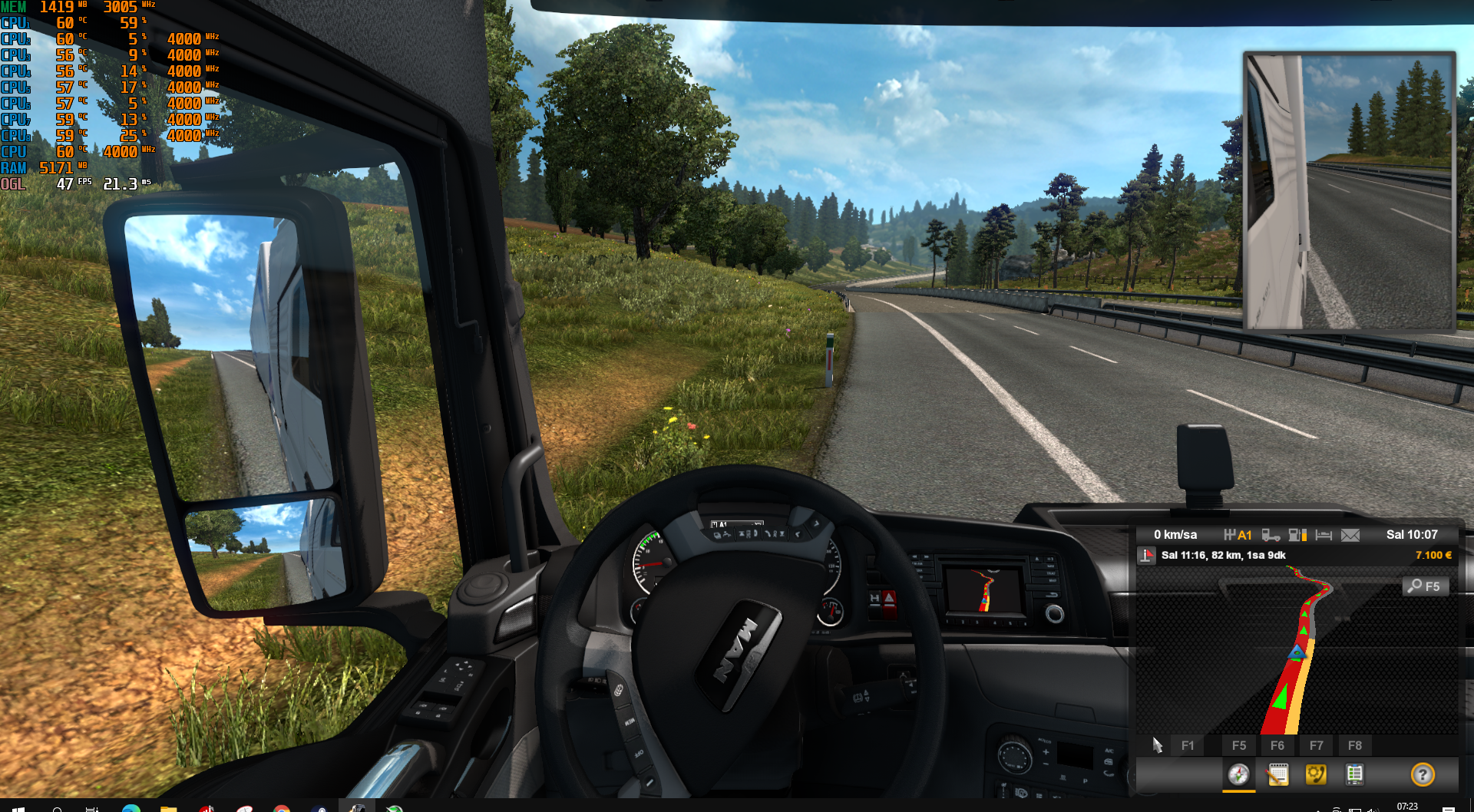Image resolution: width=1474 pixels, height=812 pixels.
Task: Click the bed rest indicator icon
Action: tap(1324, 535)
